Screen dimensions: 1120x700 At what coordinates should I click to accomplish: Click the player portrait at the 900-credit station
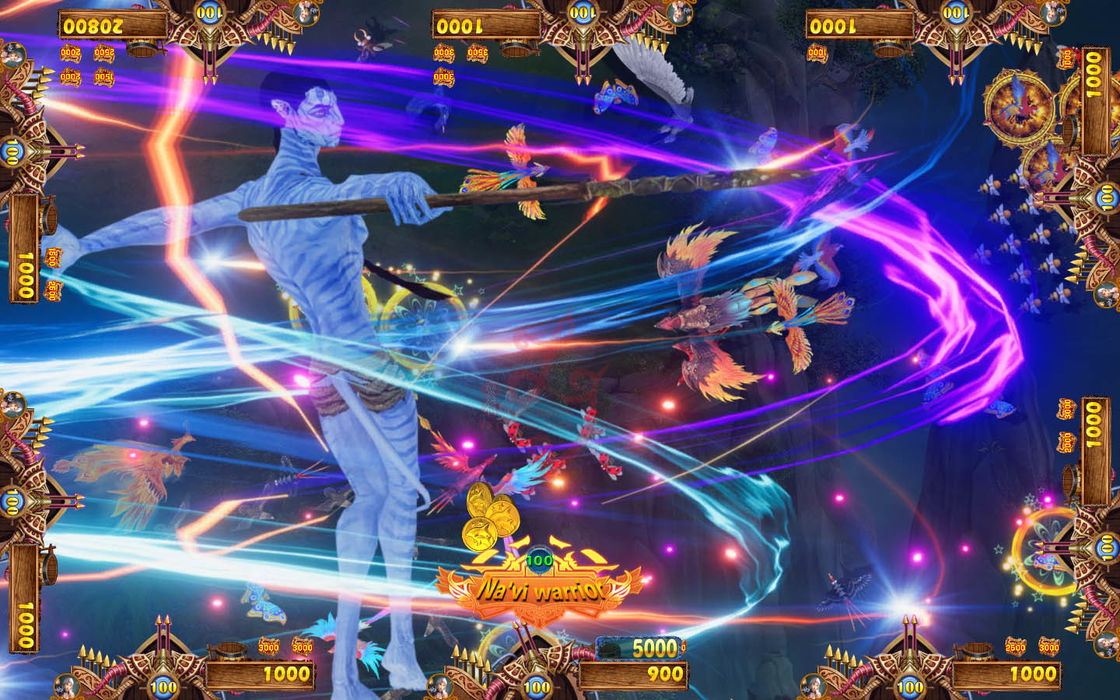point(438,686)
